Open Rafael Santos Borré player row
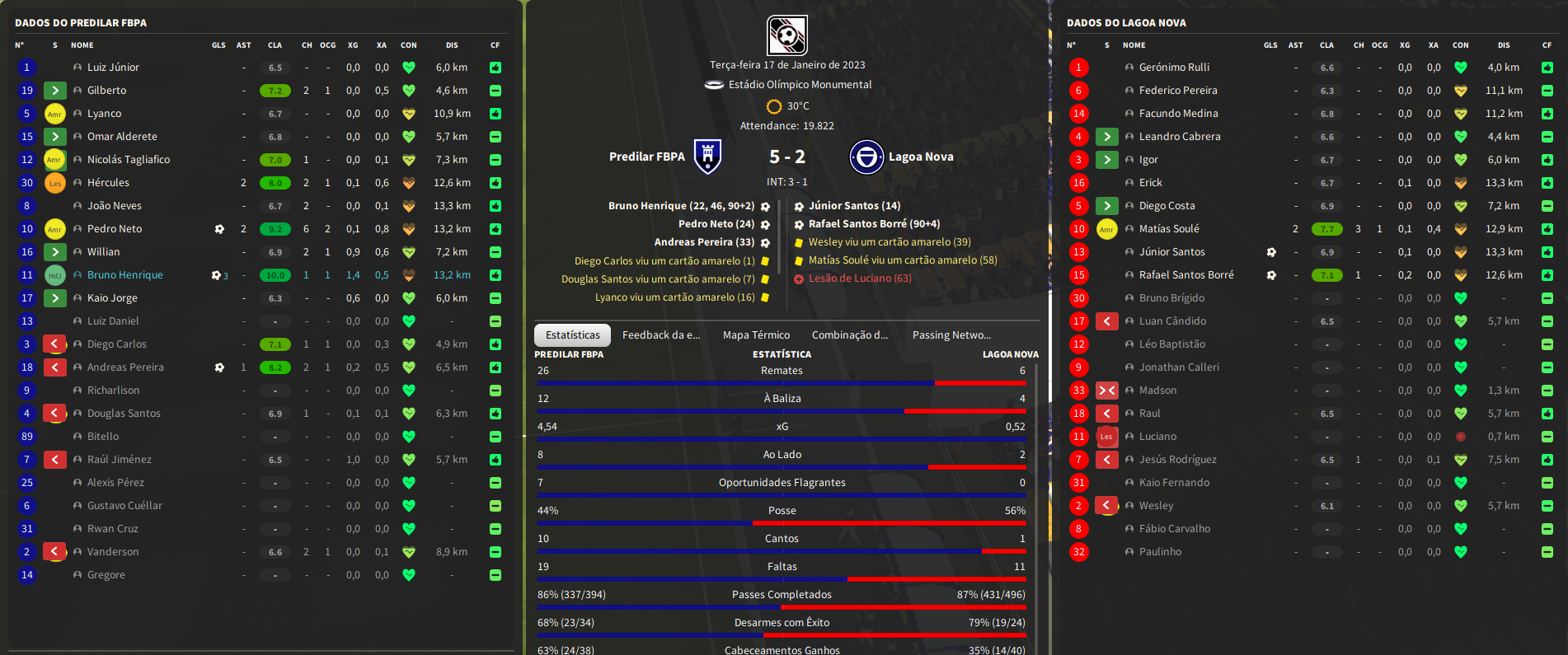The height and width of the screenshot is (655, 1568). (x=1186, y=275)
